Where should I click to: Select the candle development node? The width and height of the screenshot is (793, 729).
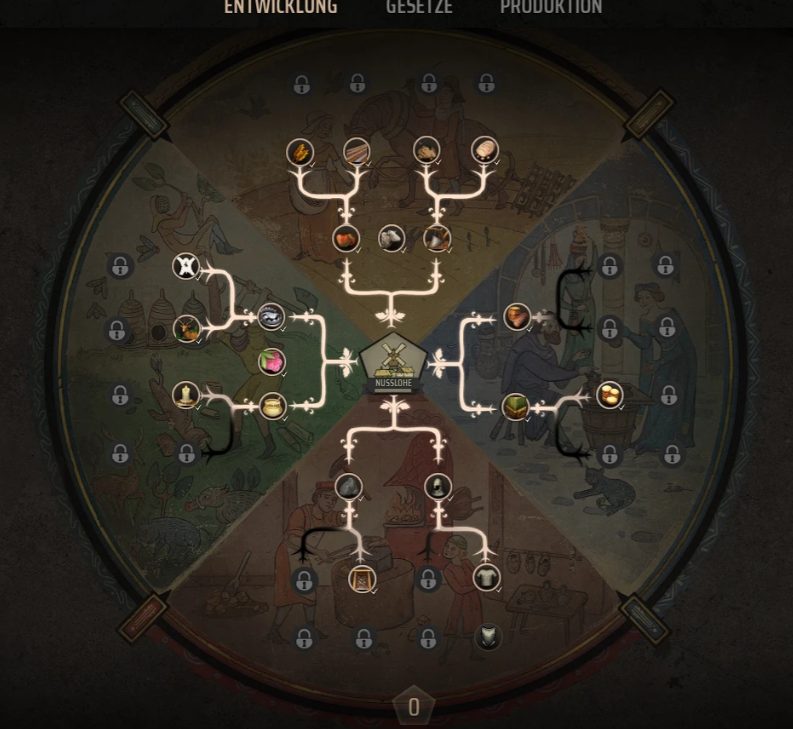click(186, 395)
